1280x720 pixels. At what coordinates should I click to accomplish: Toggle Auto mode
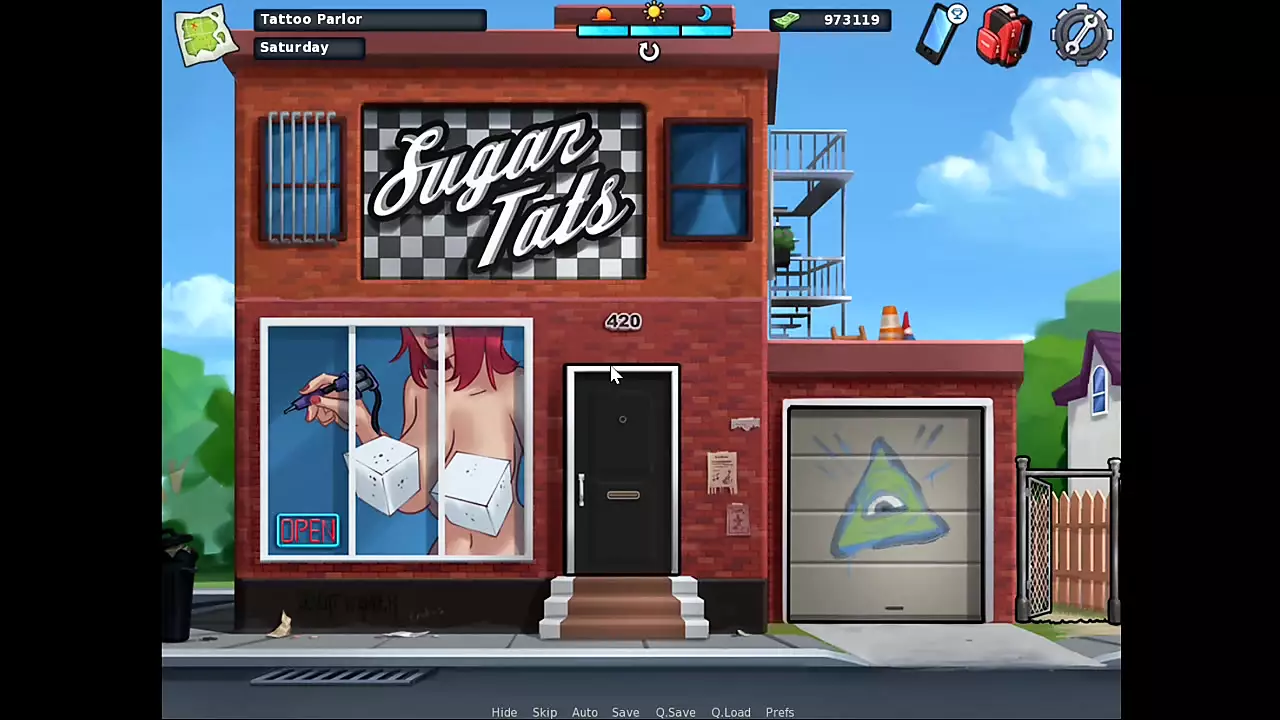coord(585,712)
